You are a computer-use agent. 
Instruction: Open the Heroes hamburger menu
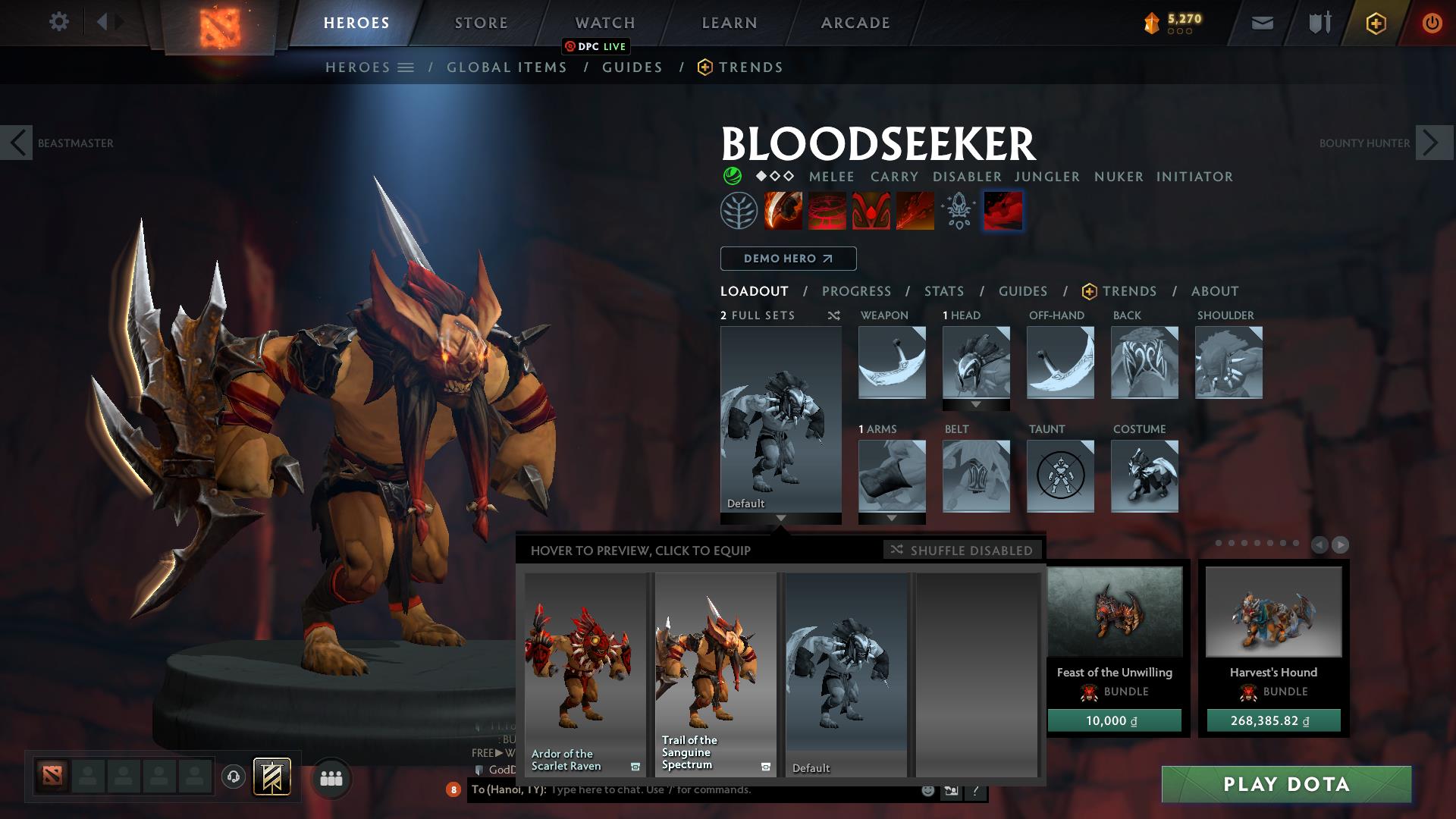(x=406, y=67)
